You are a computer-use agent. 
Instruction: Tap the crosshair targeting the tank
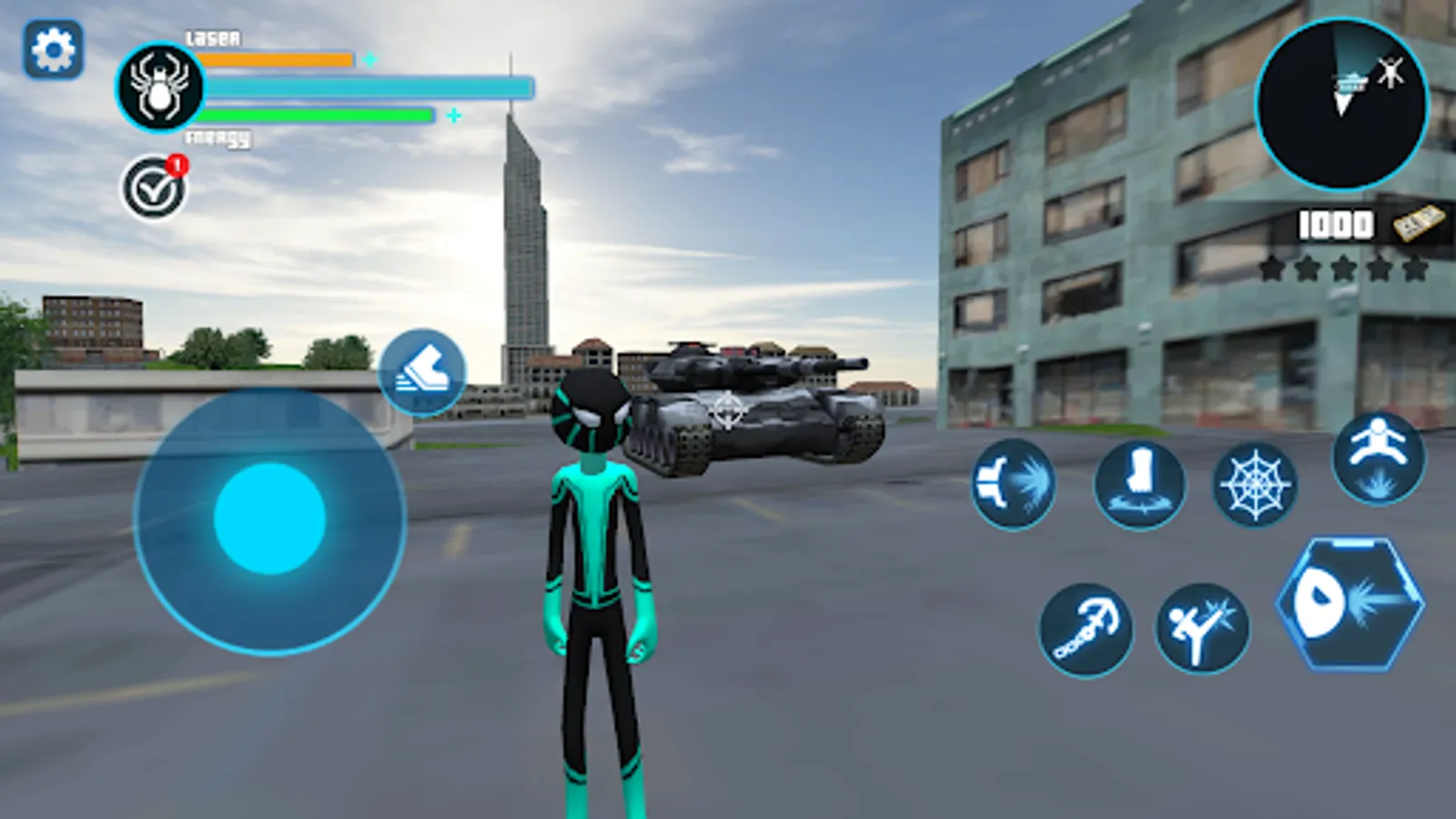pos(726,411)
